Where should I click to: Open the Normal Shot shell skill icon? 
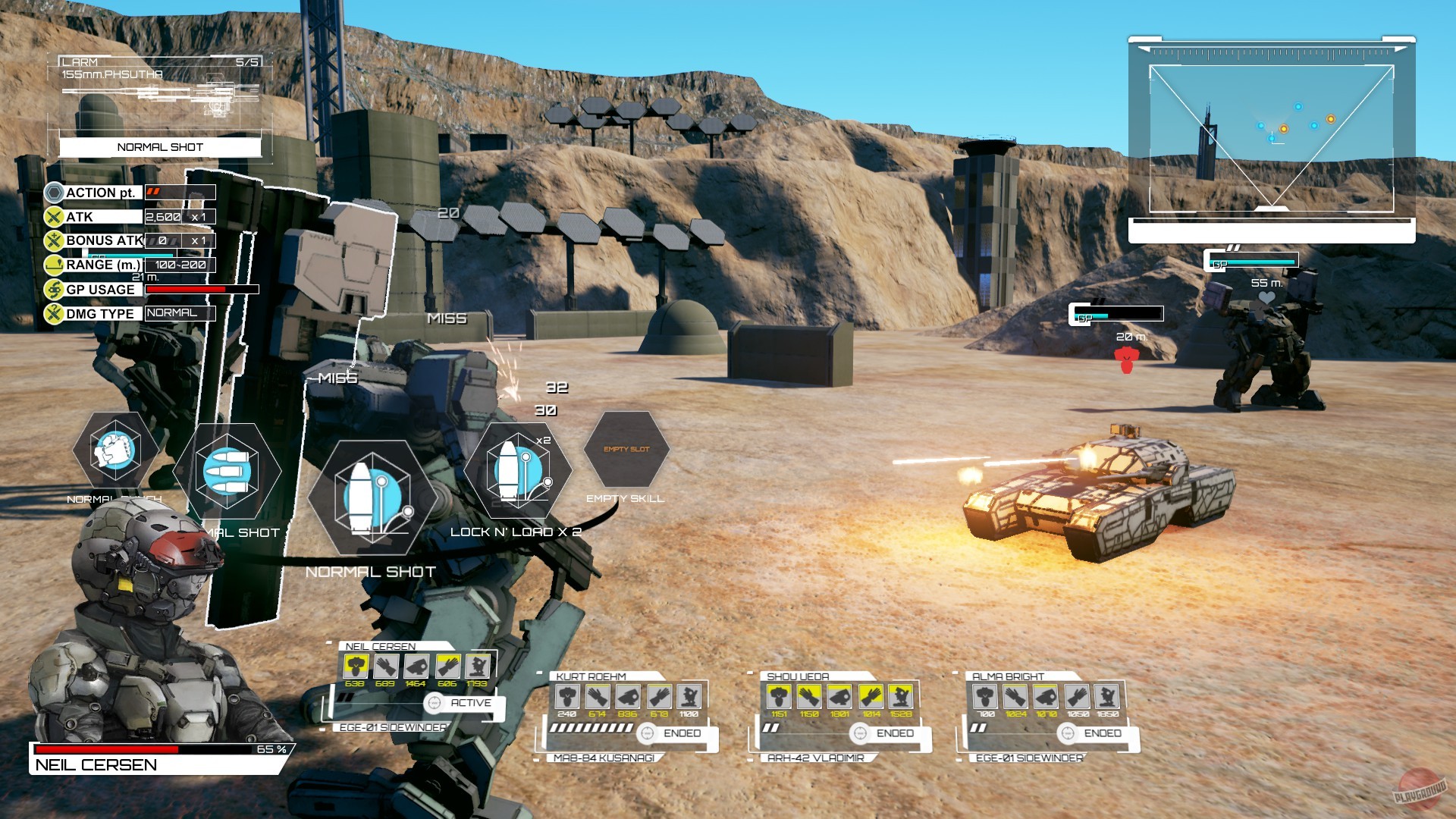[372, 497]
